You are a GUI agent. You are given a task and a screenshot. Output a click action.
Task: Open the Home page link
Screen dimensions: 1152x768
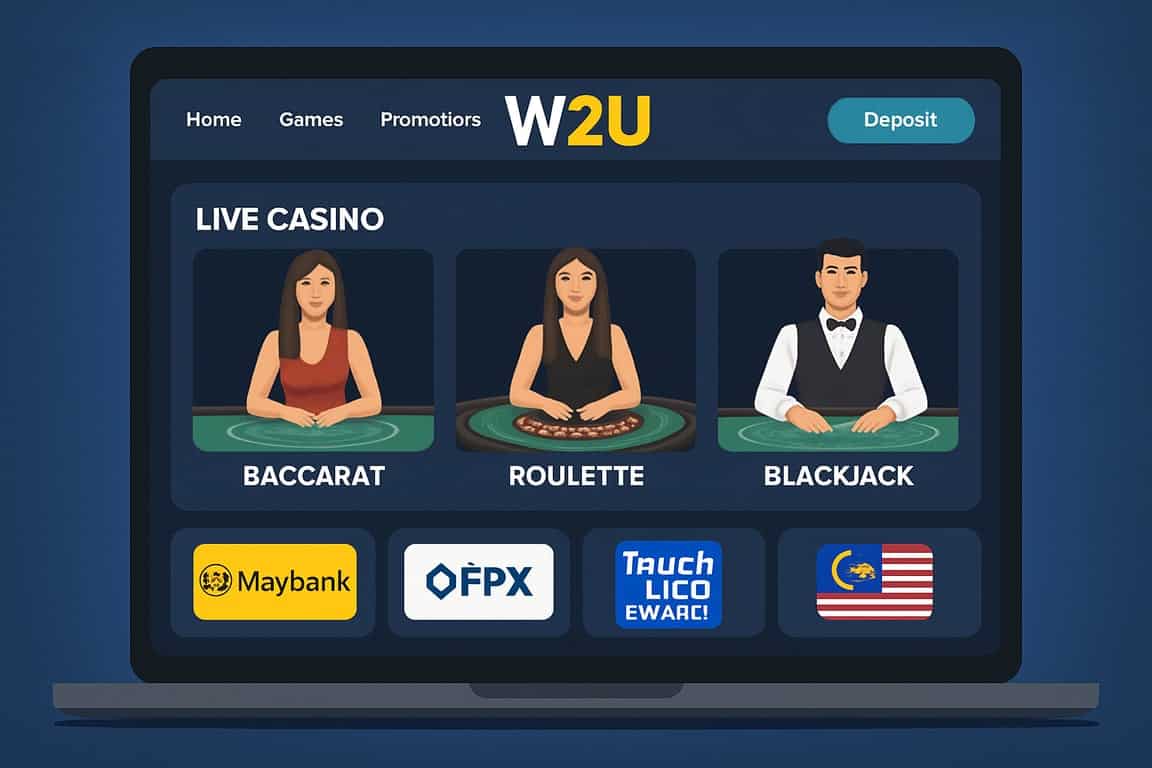click(213, 120)
